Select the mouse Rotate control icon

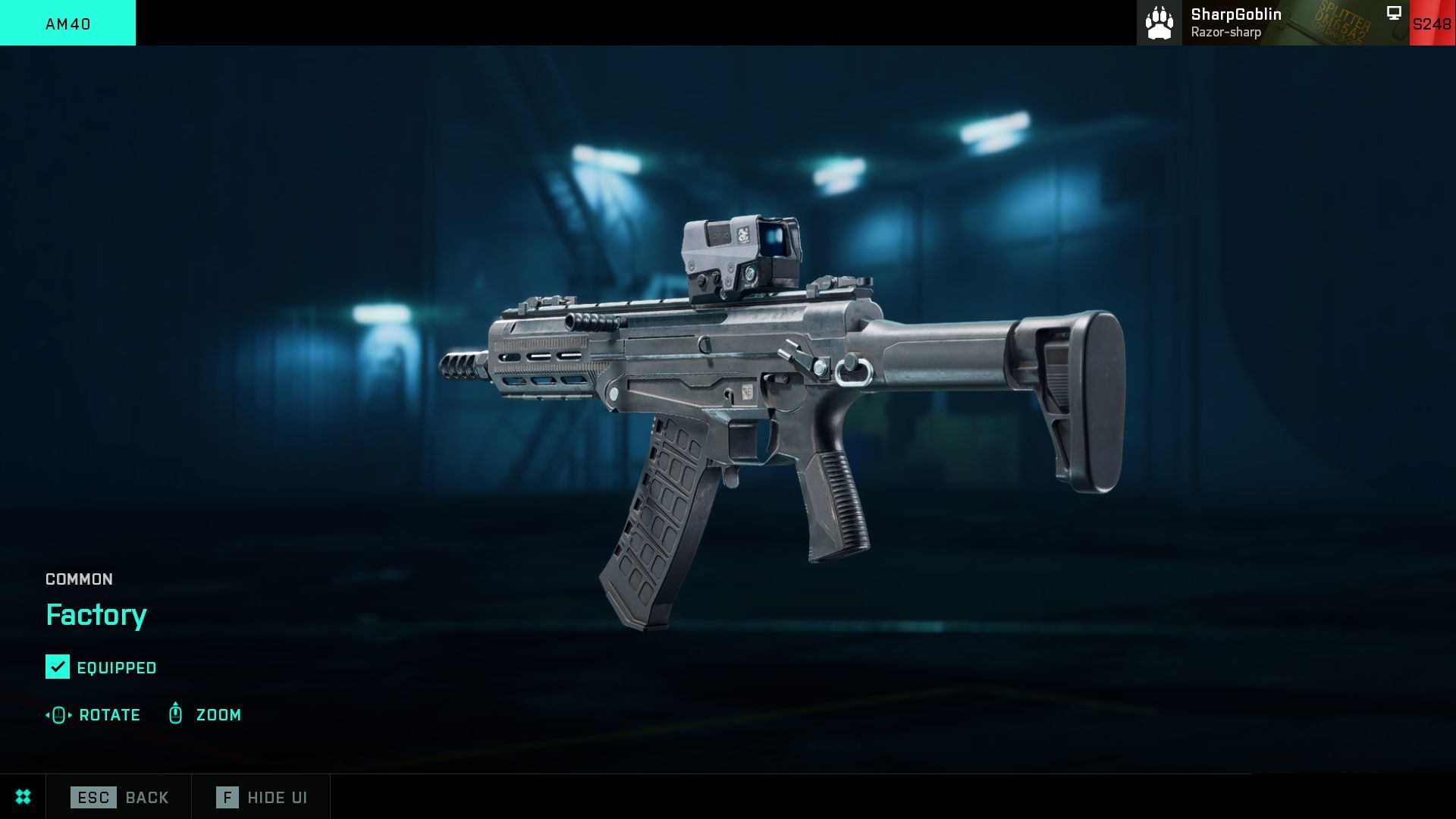(57, 714)
